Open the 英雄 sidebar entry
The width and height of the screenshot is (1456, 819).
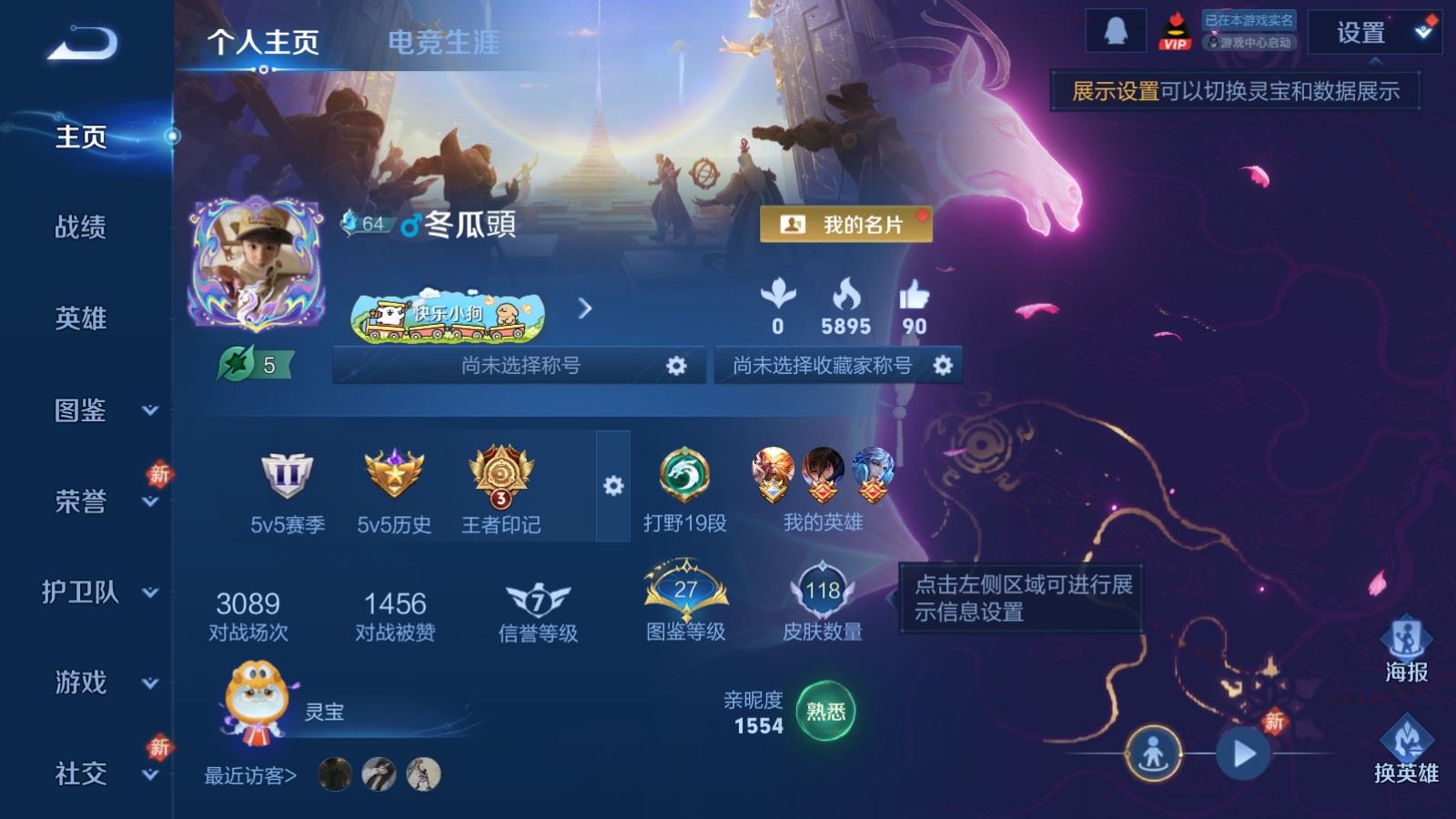click(81, 318)
